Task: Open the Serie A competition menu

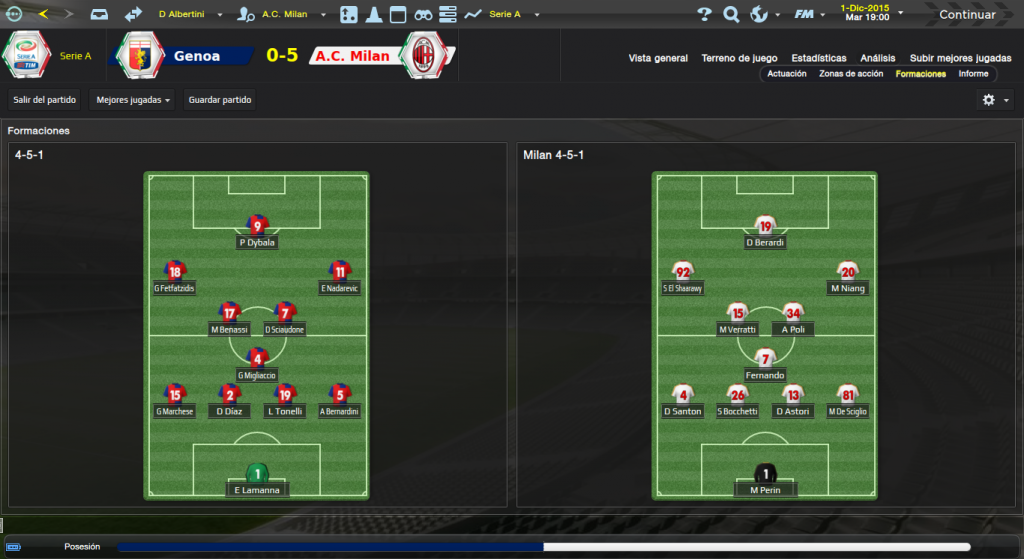Action: pos(511,15)
